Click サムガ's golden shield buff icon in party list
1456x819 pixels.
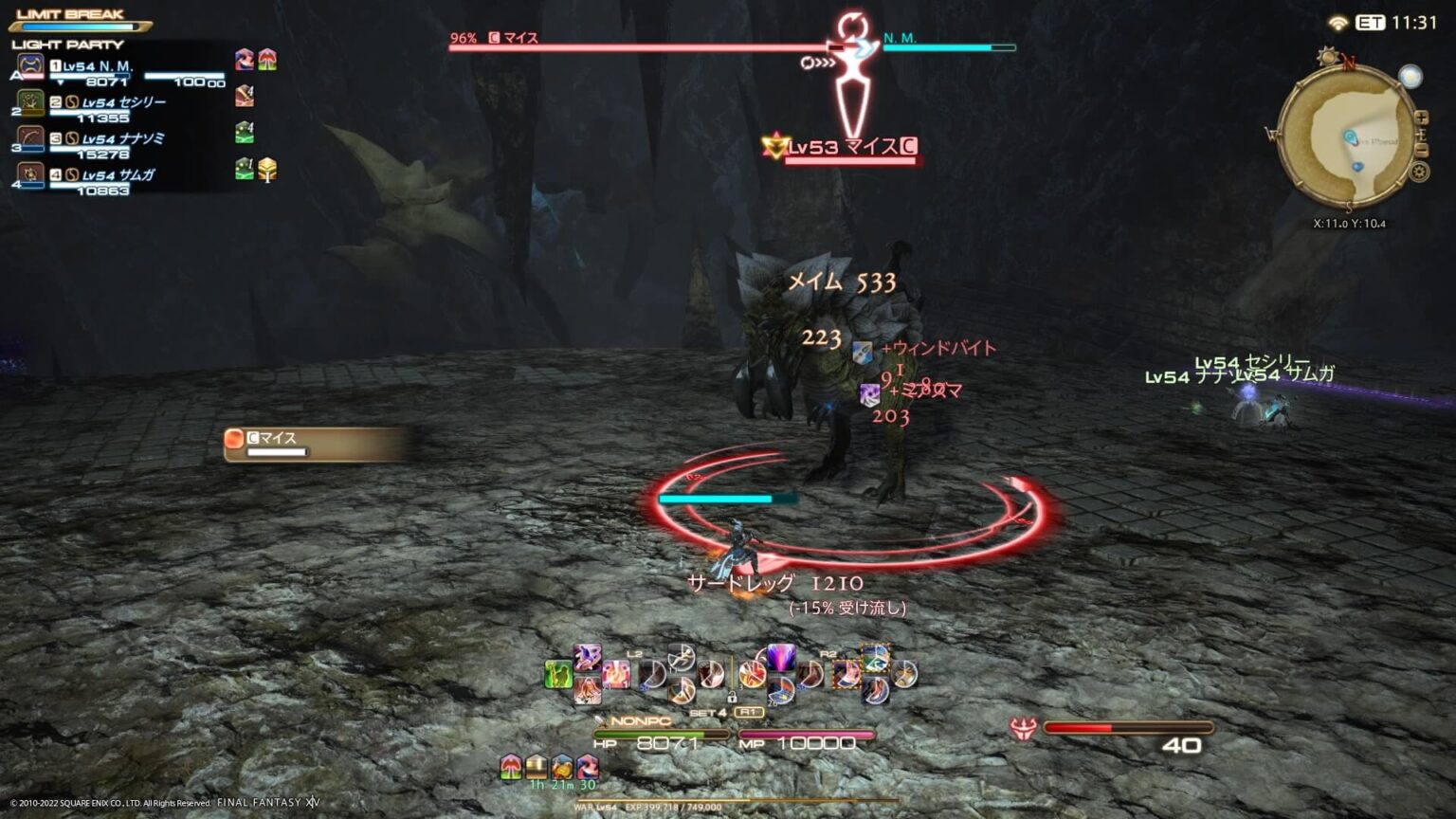[x=267, y=171]
